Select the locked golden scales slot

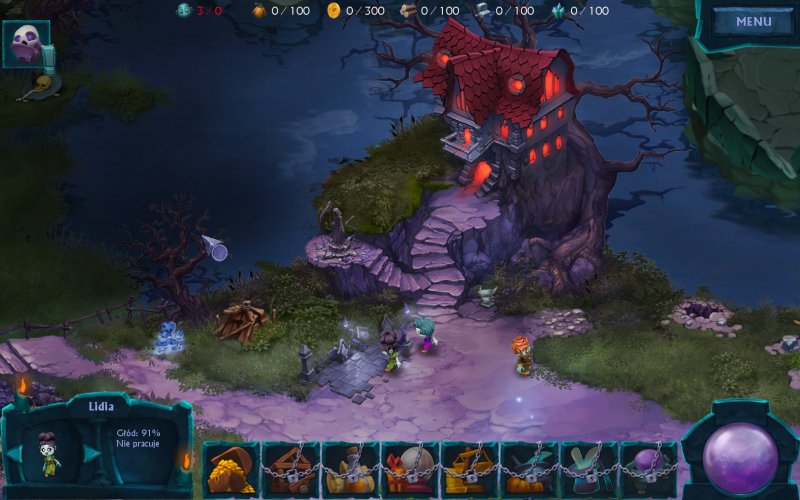pos(469,470)
